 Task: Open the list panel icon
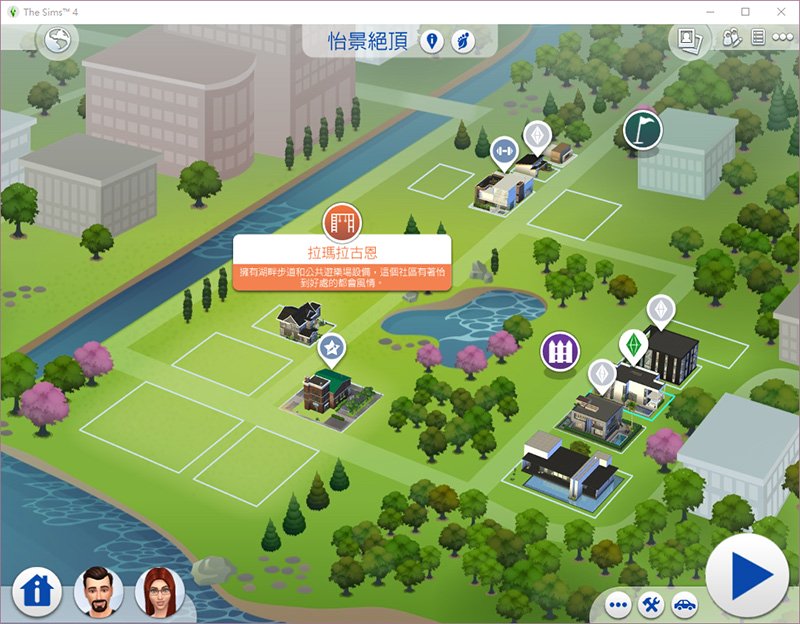point(758,39)
